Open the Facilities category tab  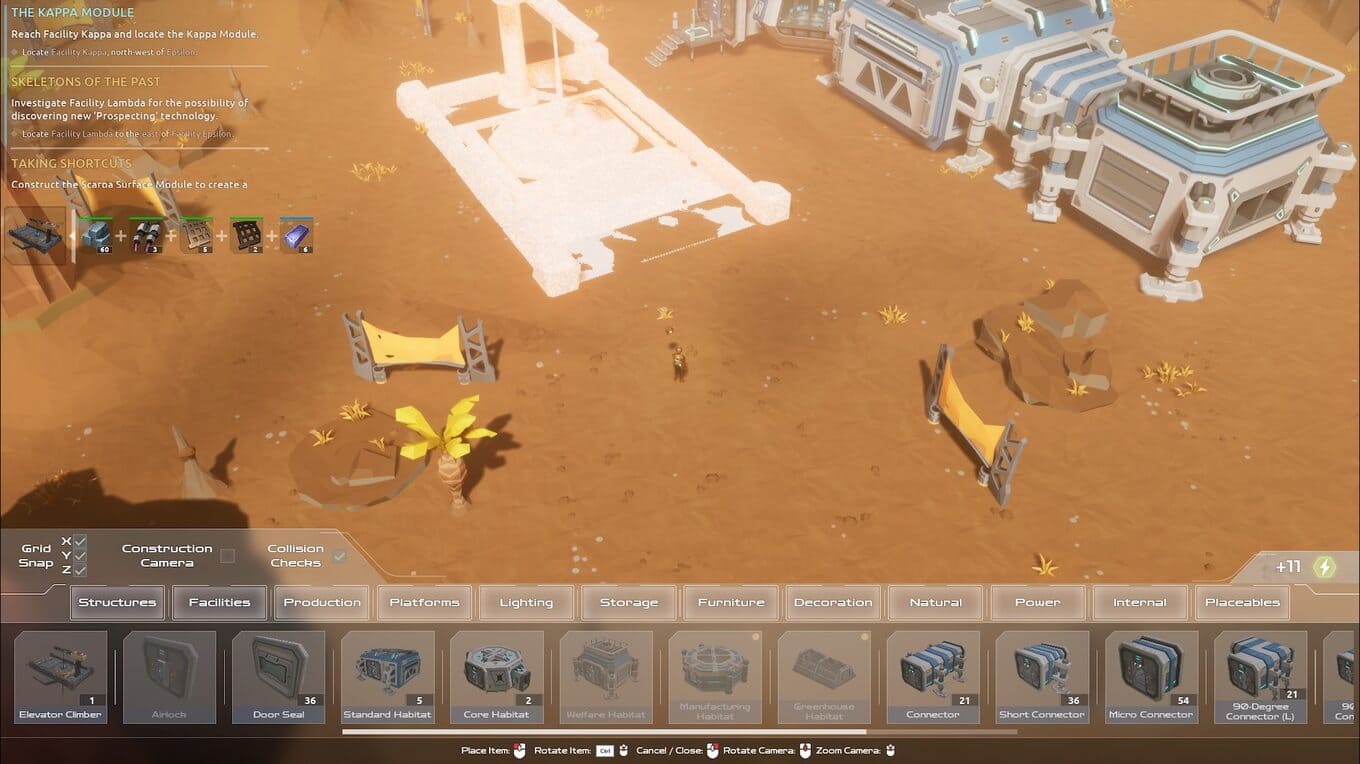(219, 602)
